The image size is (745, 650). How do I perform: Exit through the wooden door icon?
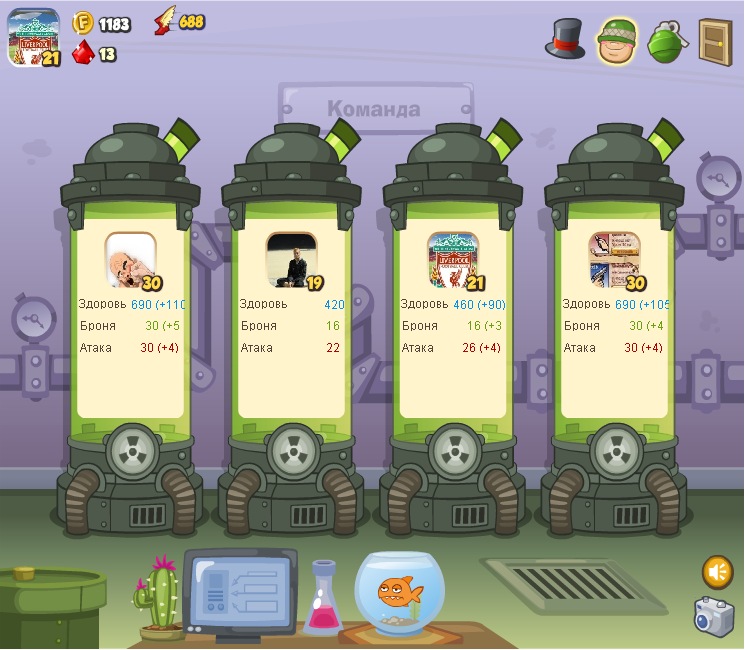tap(715, 41)
